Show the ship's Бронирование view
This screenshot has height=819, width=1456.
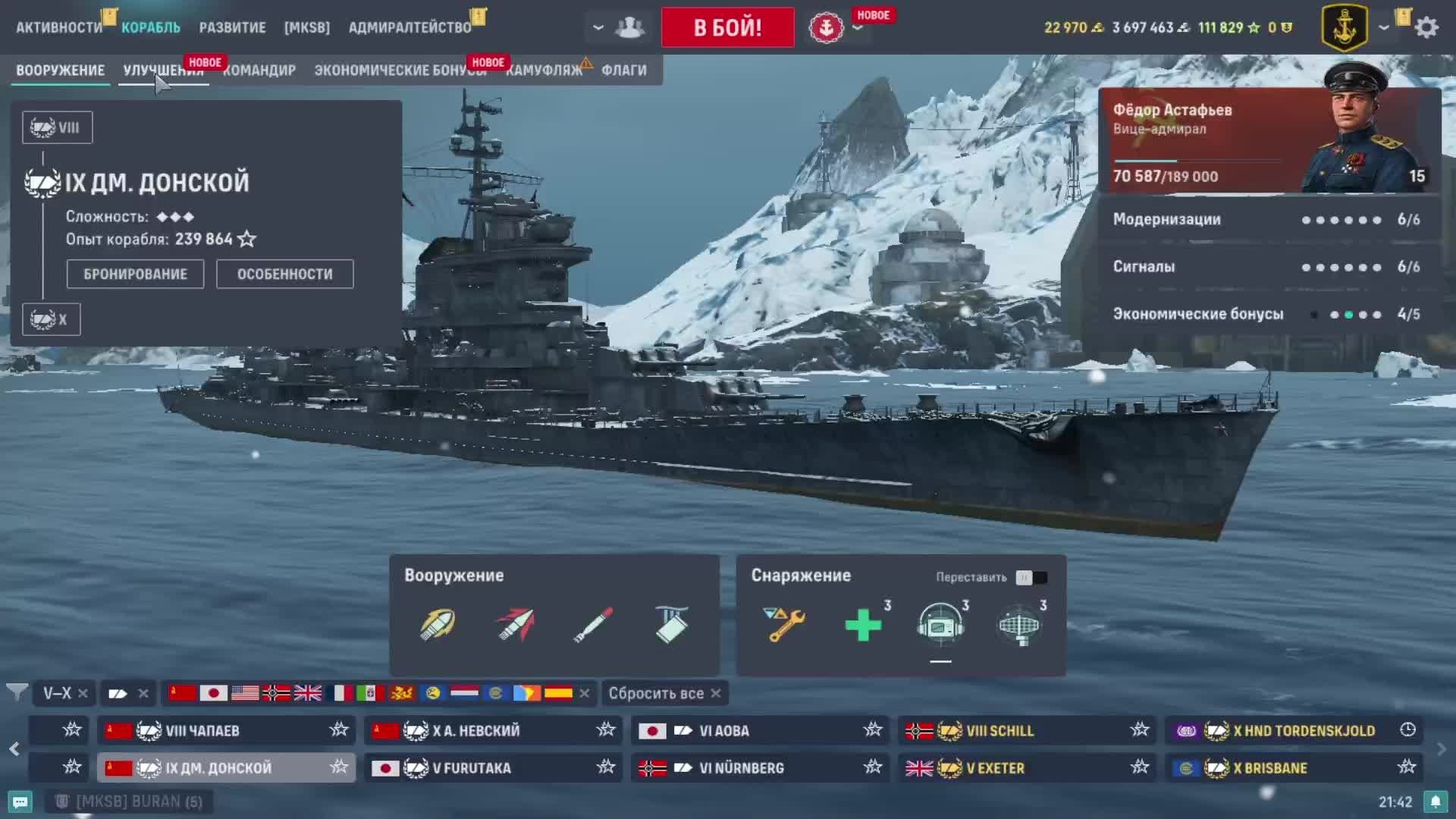pyautogui.click(x=135, y=275)
